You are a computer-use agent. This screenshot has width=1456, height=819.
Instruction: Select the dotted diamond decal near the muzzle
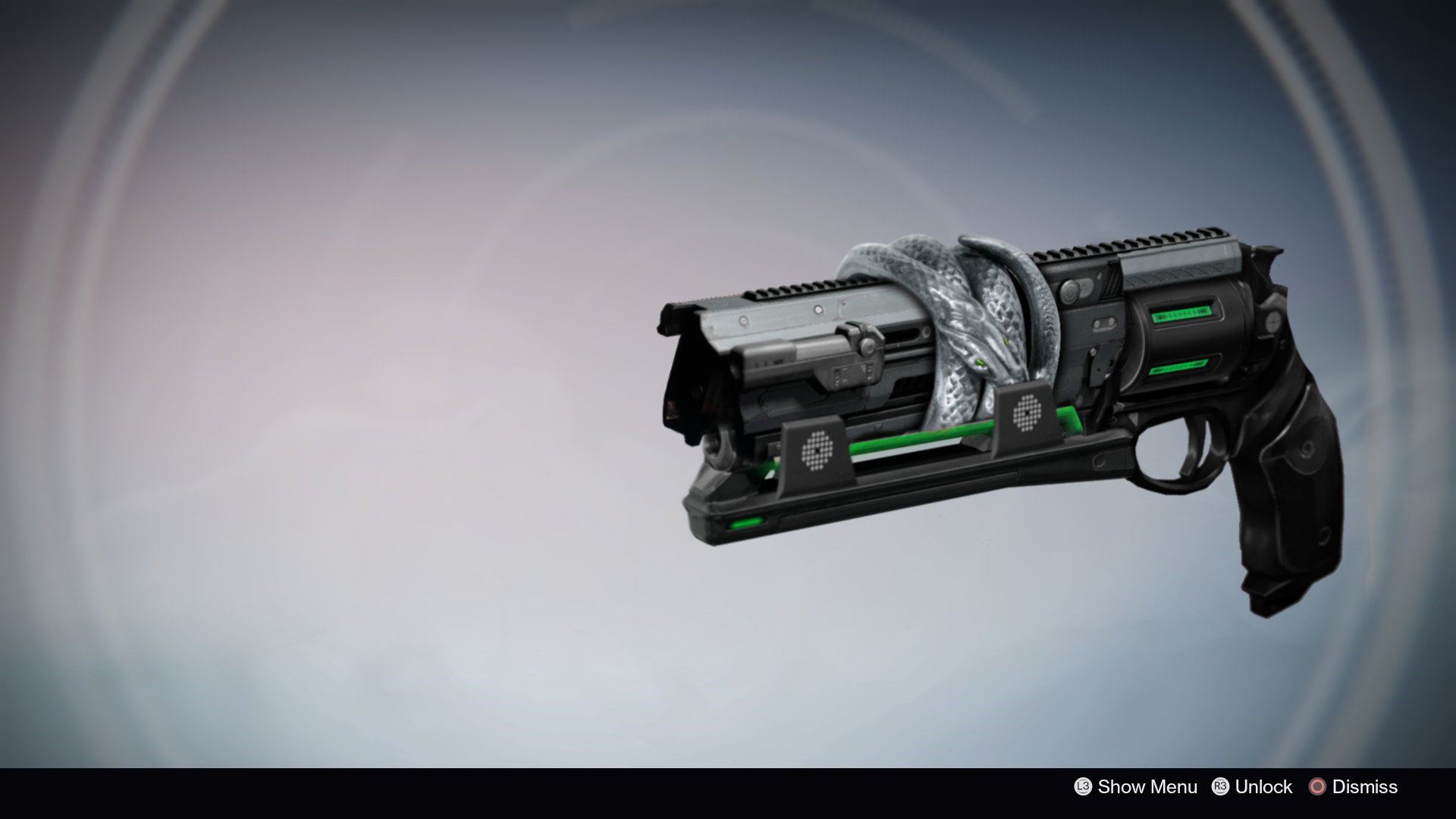pyautogui.click(x=818, y=453)
